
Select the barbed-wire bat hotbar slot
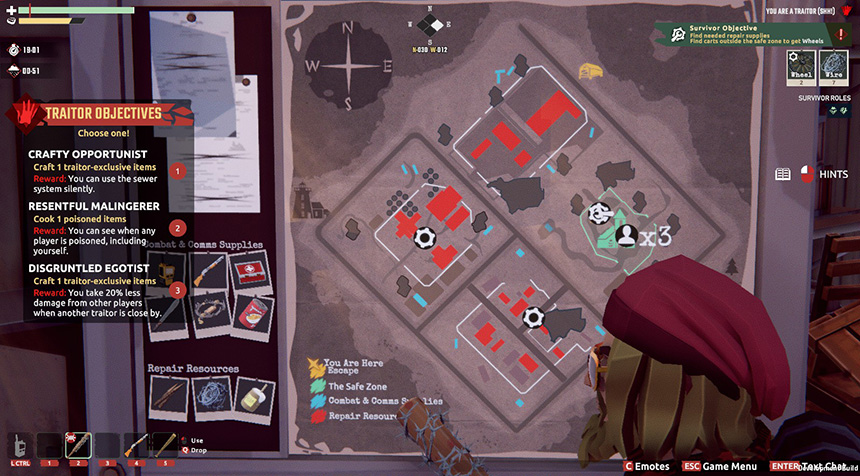click(x=78, y=445)
